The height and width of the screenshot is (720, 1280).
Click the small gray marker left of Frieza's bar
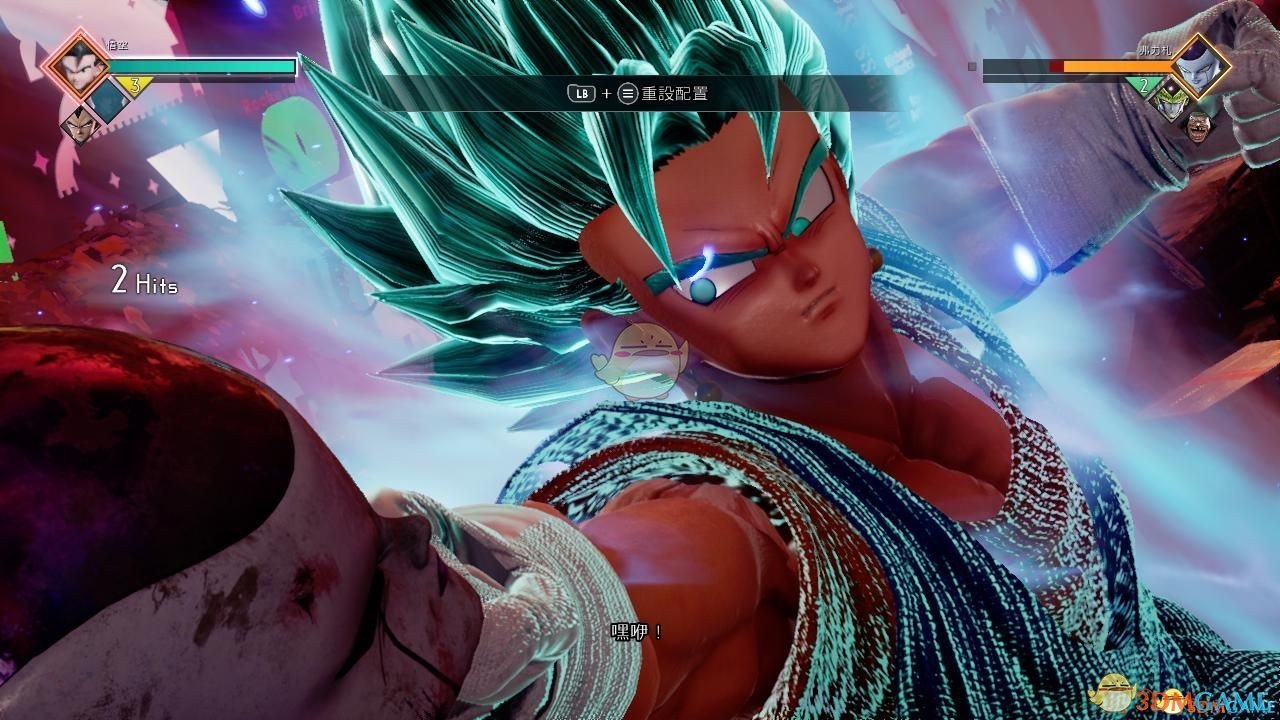971,67
